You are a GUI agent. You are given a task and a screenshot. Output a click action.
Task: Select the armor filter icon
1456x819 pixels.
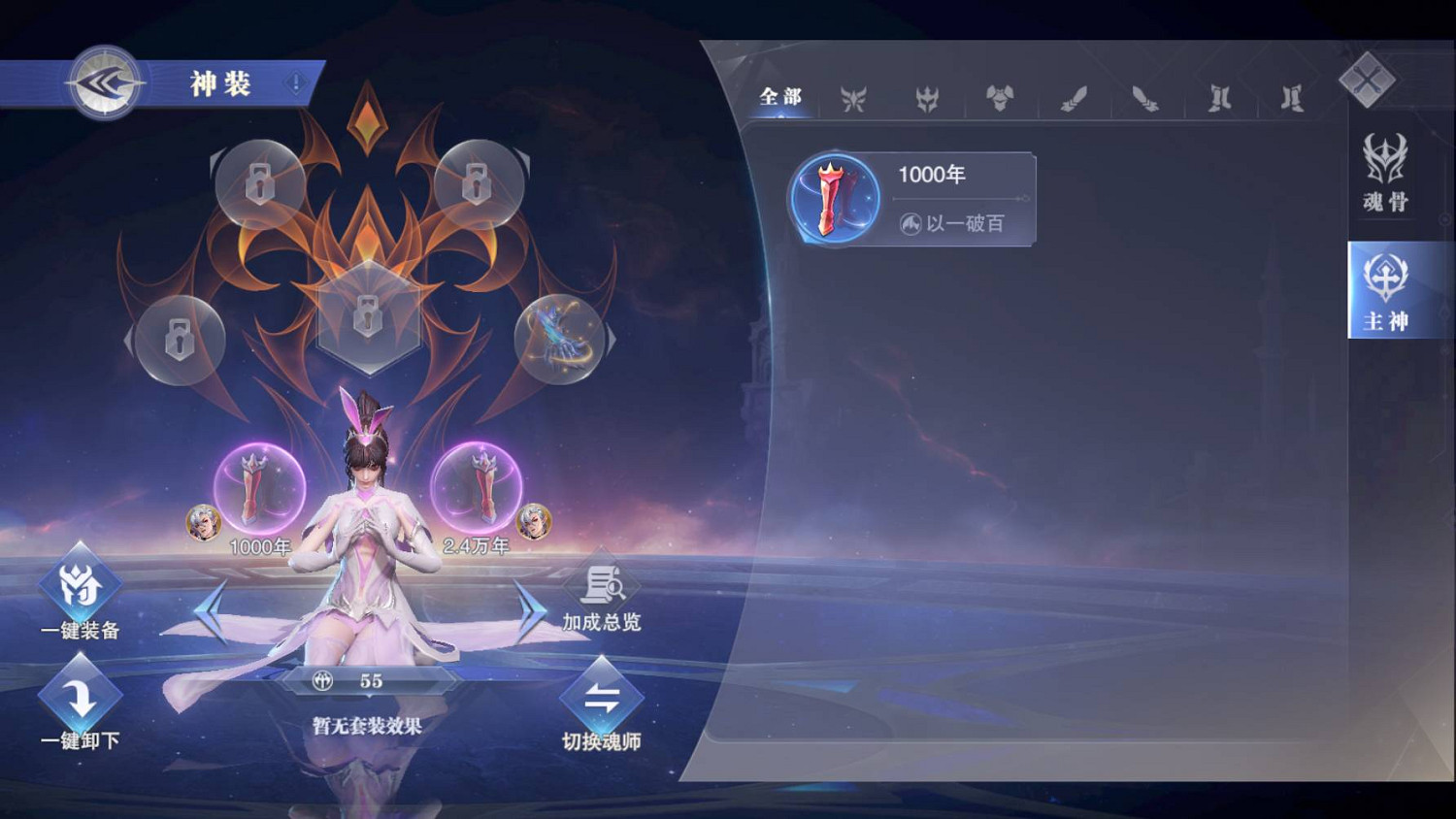pos(1001,98)
